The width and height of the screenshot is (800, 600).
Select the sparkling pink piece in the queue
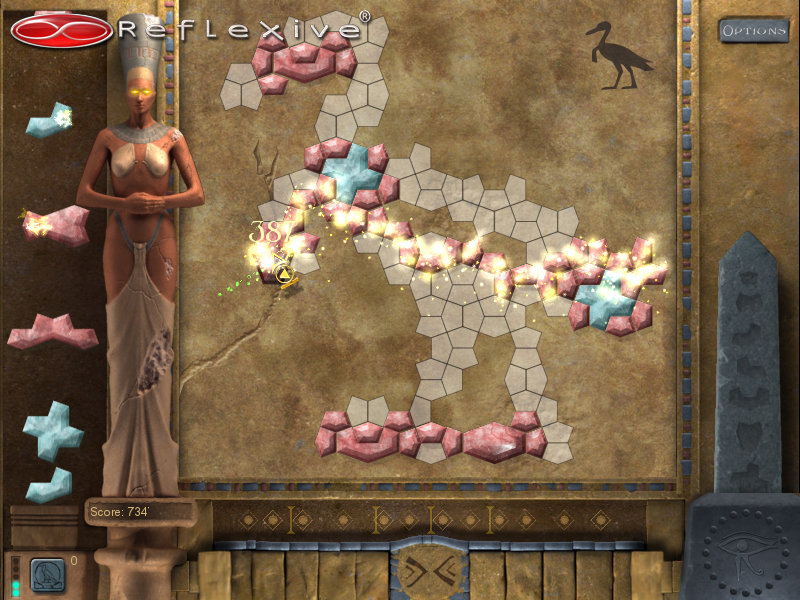[56, 226]
